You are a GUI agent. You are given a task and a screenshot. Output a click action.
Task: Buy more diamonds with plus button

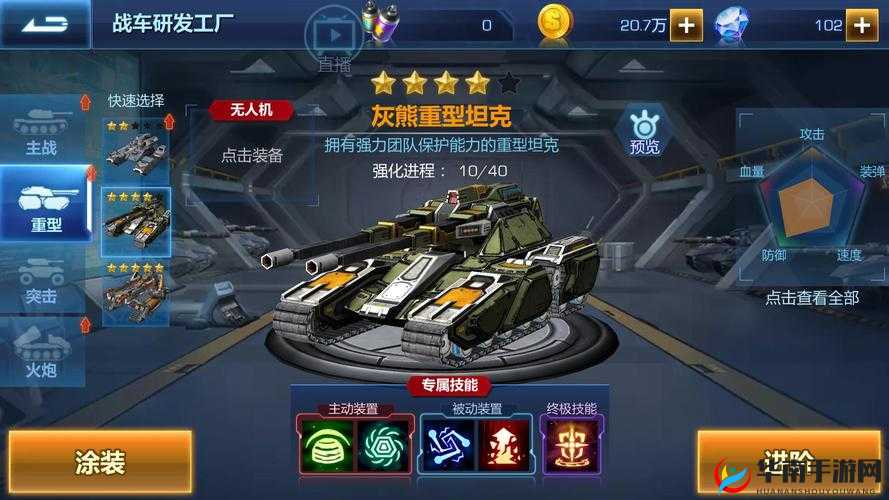pyautogui.click(x=862, y=25)
